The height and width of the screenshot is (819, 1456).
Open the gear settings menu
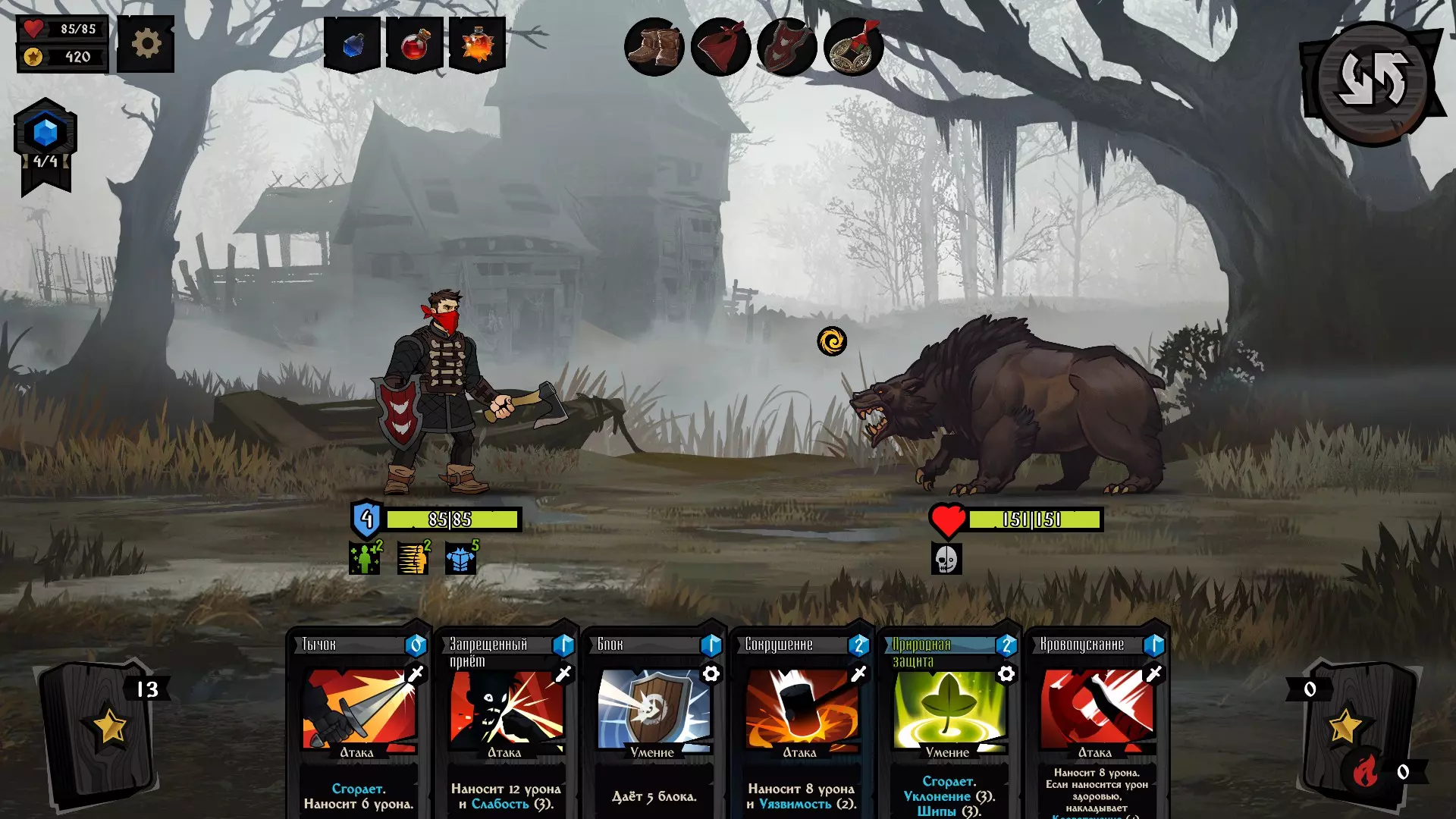(146, 45)
